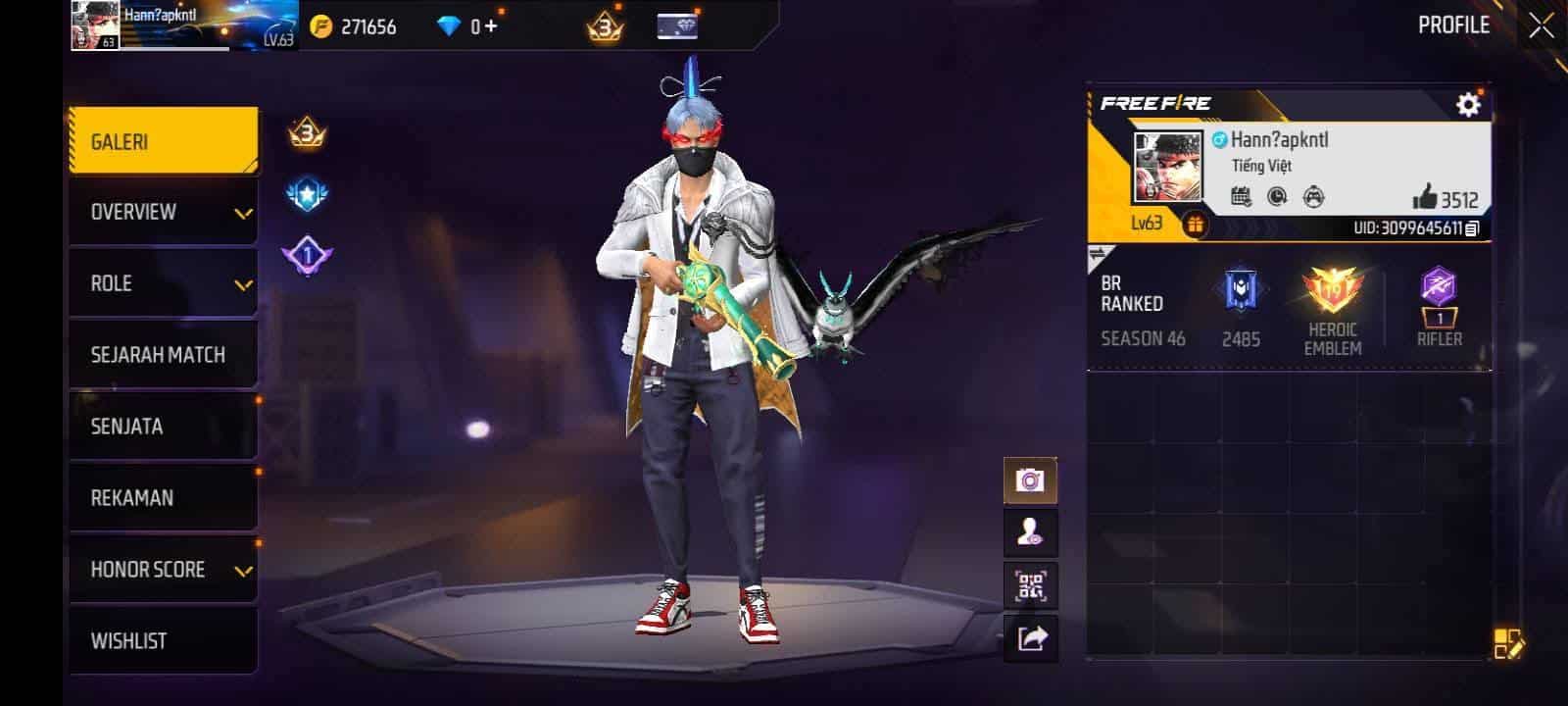This screenshot has height=706, width=1568.
Task: Open the Rekaman tab
Action: [163, 498]
